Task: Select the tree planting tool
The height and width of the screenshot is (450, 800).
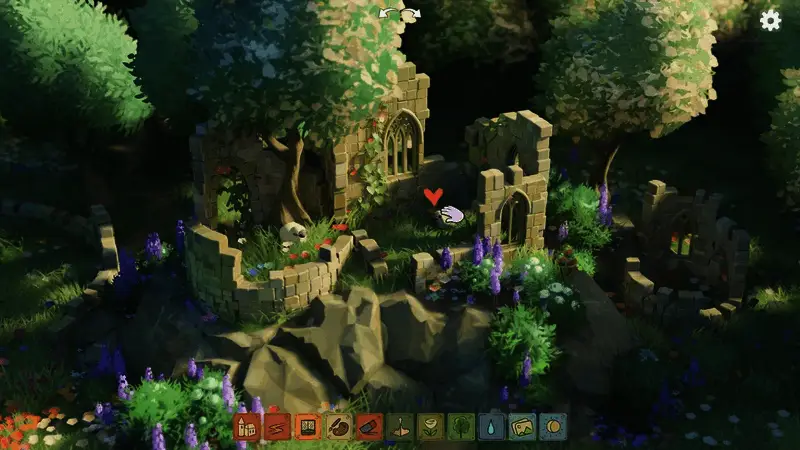Action: [461, 427]
